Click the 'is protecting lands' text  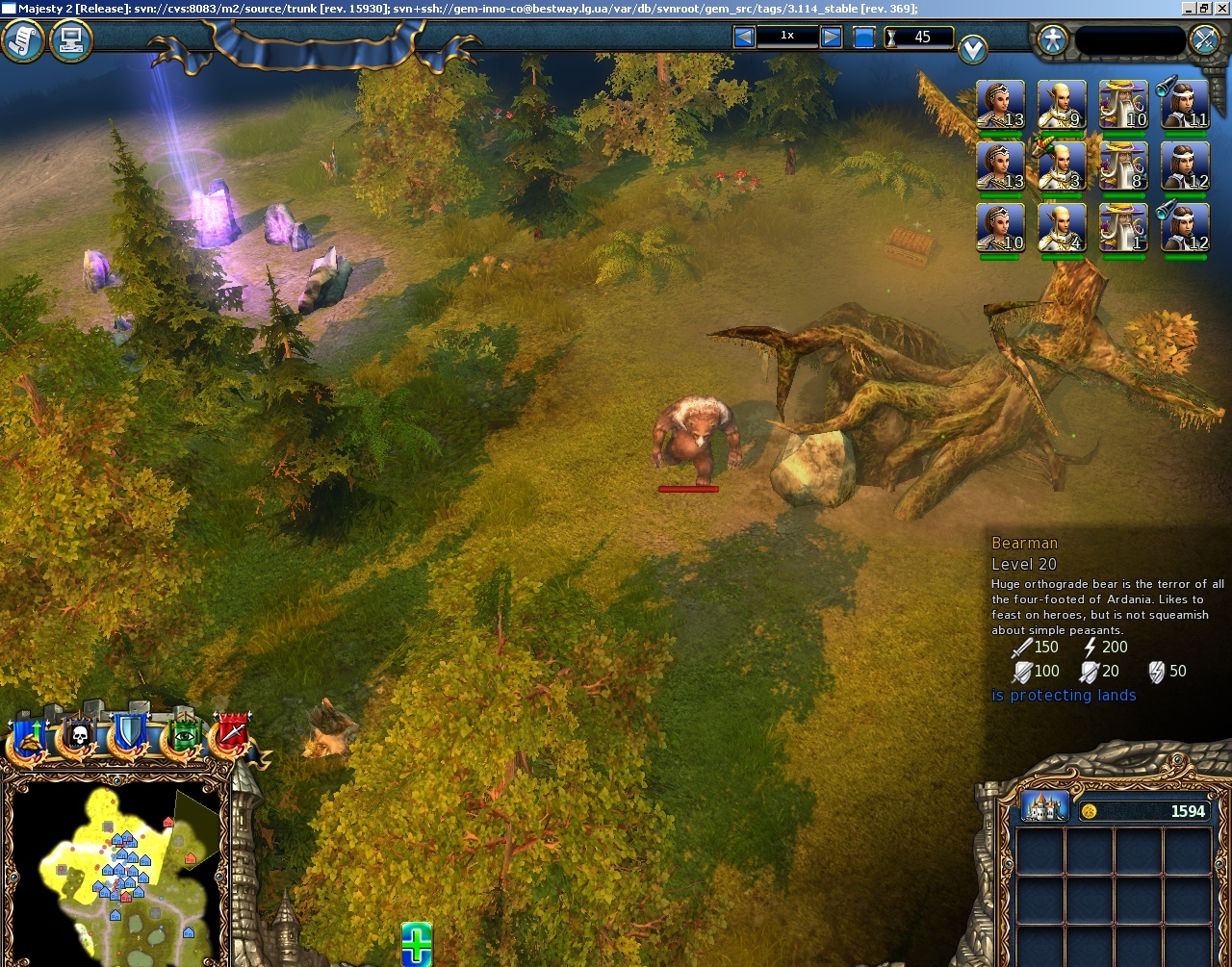pos(1065,695)
